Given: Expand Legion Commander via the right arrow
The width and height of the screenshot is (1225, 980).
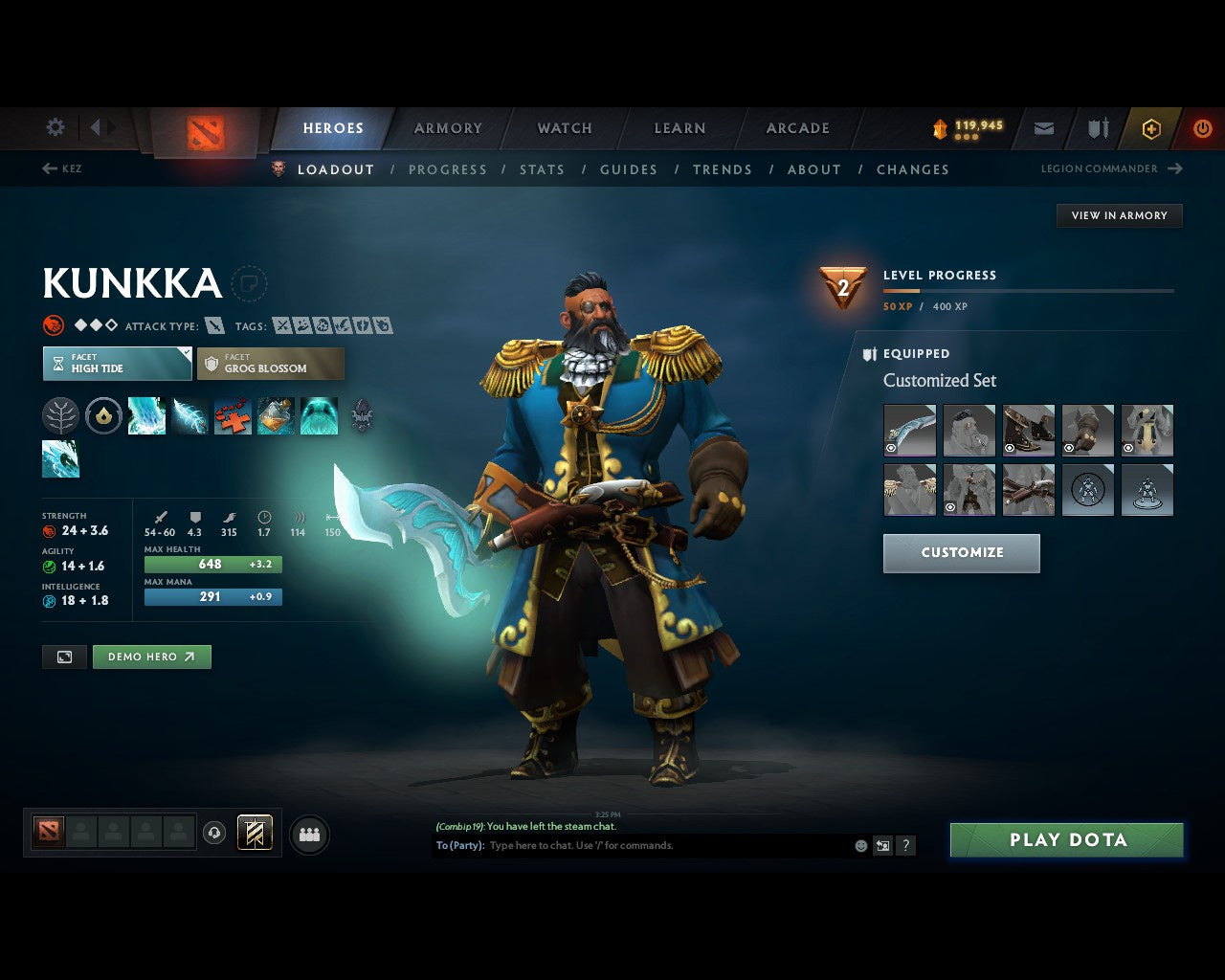Looking at the screenshot, I should click(1175, 168).
